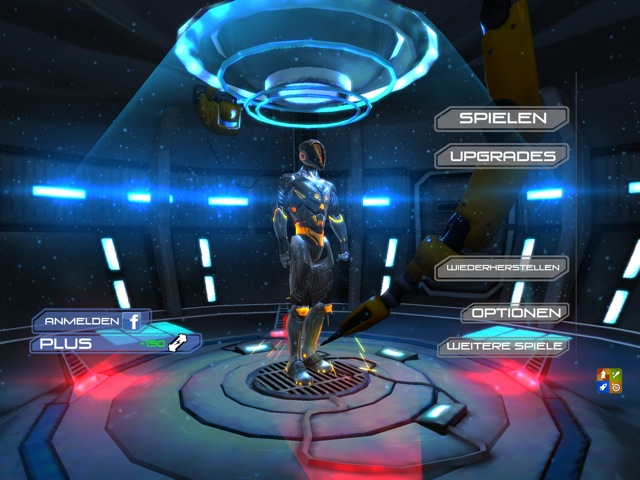Open the Optionen settings
The height and width of the screenshot is (480, 640).
[x=515, y=313]
